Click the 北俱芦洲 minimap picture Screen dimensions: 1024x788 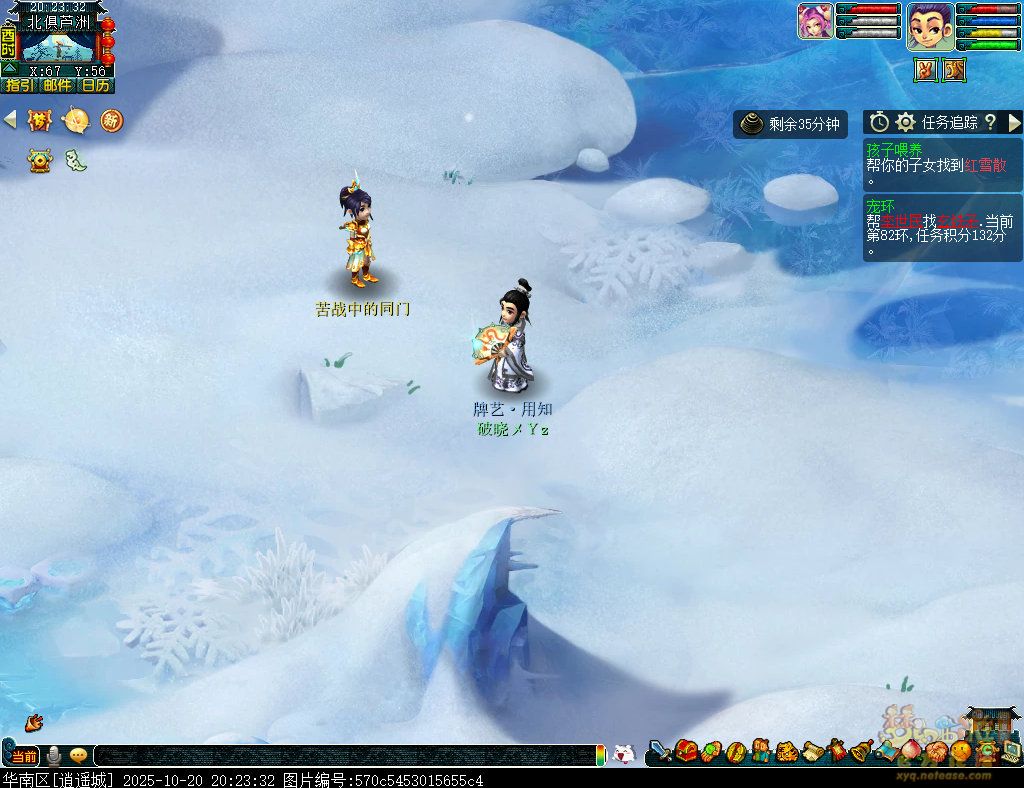(58, 47)
